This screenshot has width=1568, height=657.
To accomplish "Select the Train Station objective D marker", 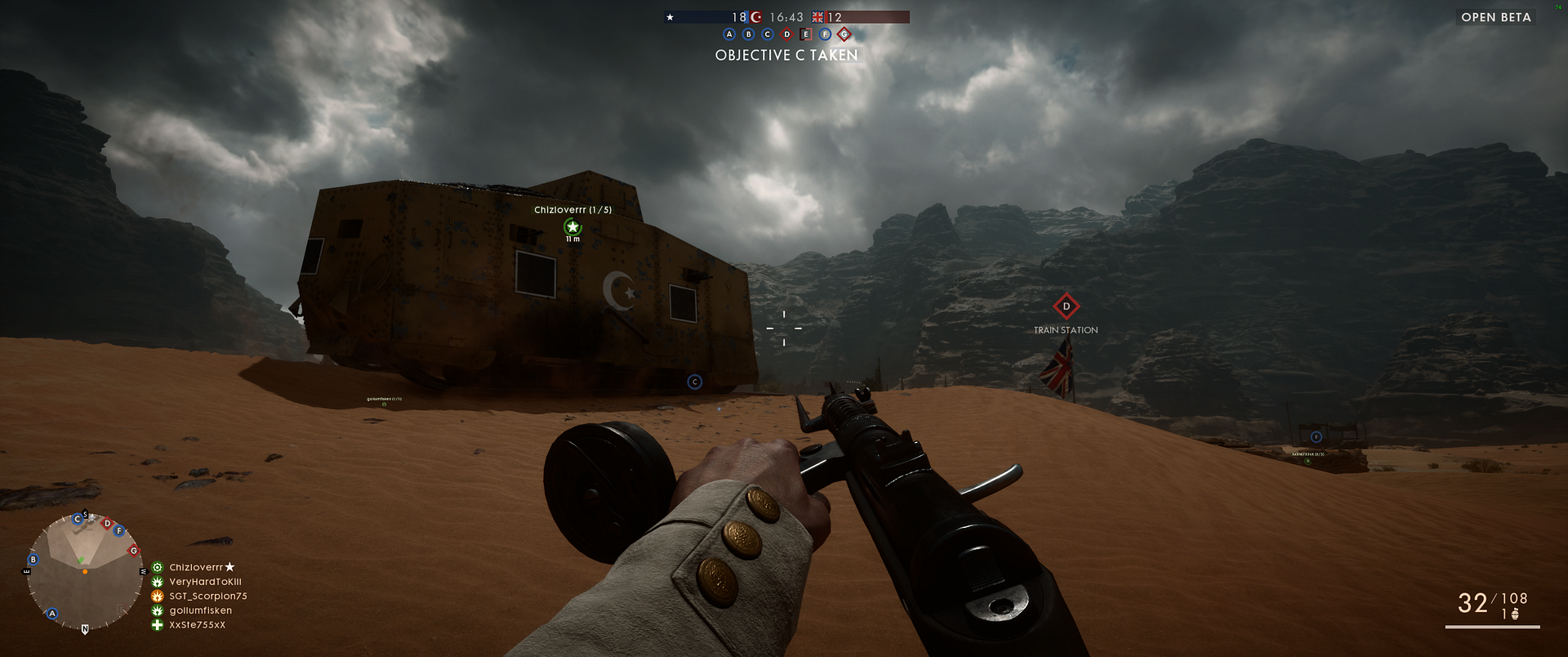I will [1066, 306].
